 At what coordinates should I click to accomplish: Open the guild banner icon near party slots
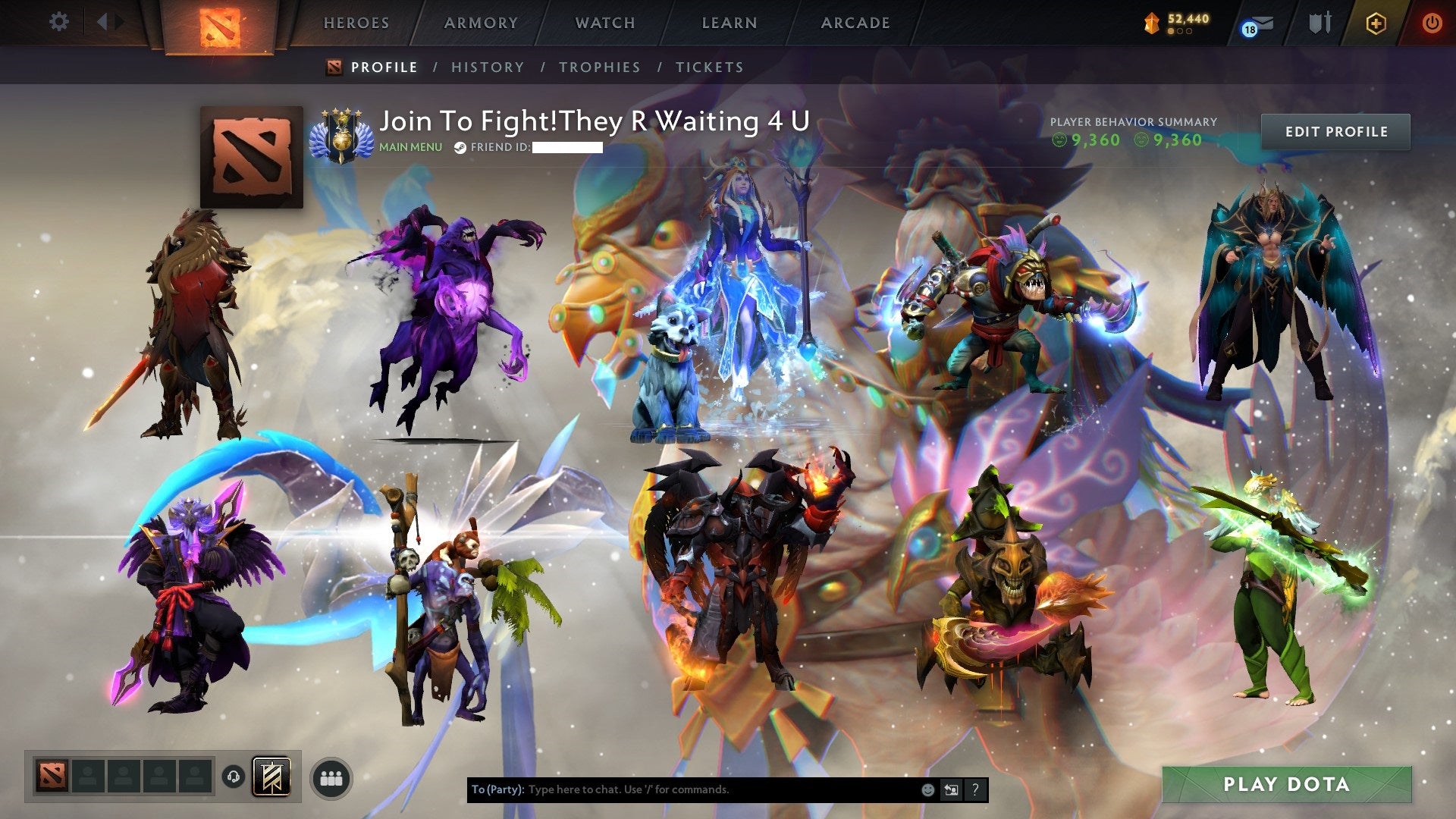271,777
